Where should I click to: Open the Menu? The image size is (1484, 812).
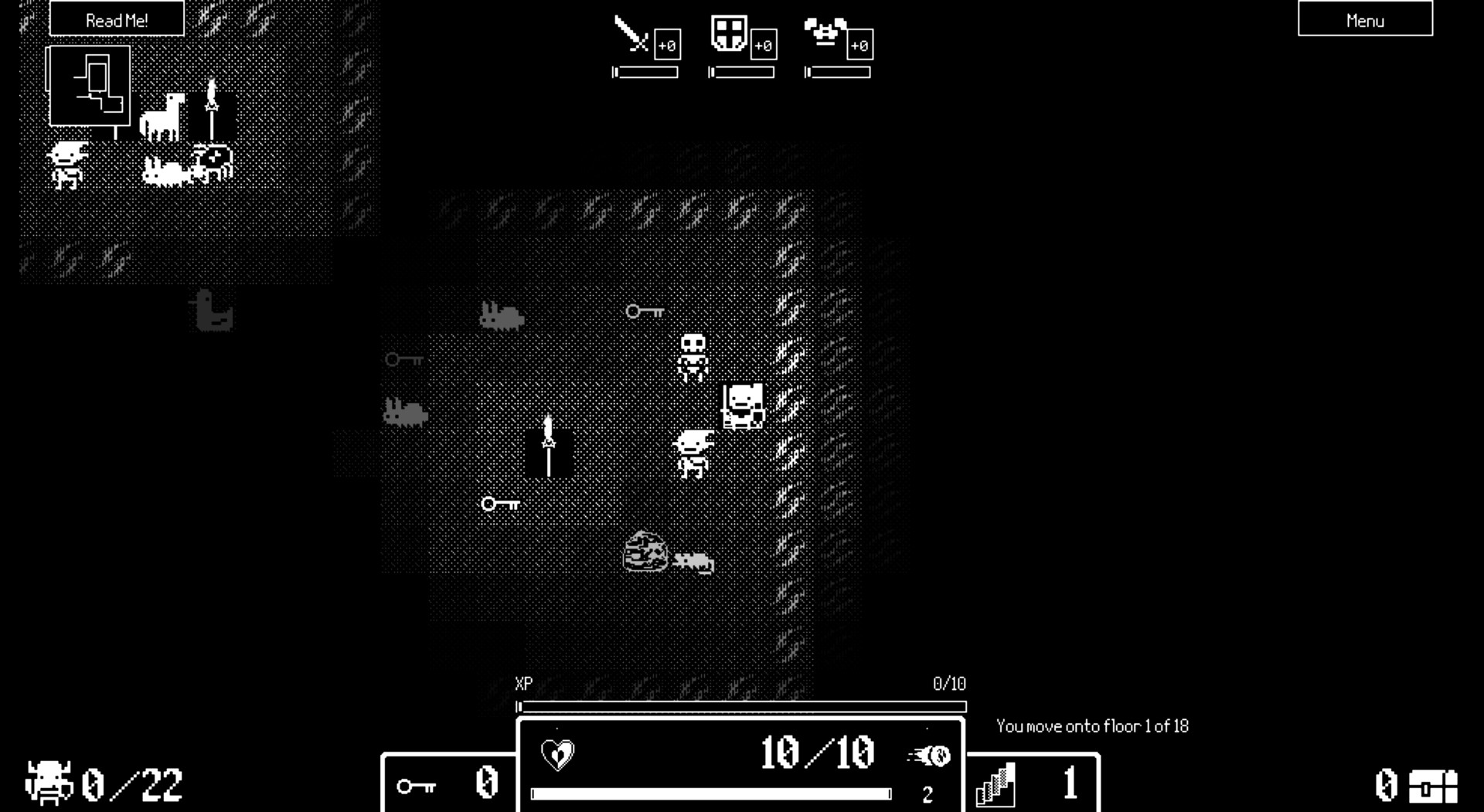[1365, 20]
